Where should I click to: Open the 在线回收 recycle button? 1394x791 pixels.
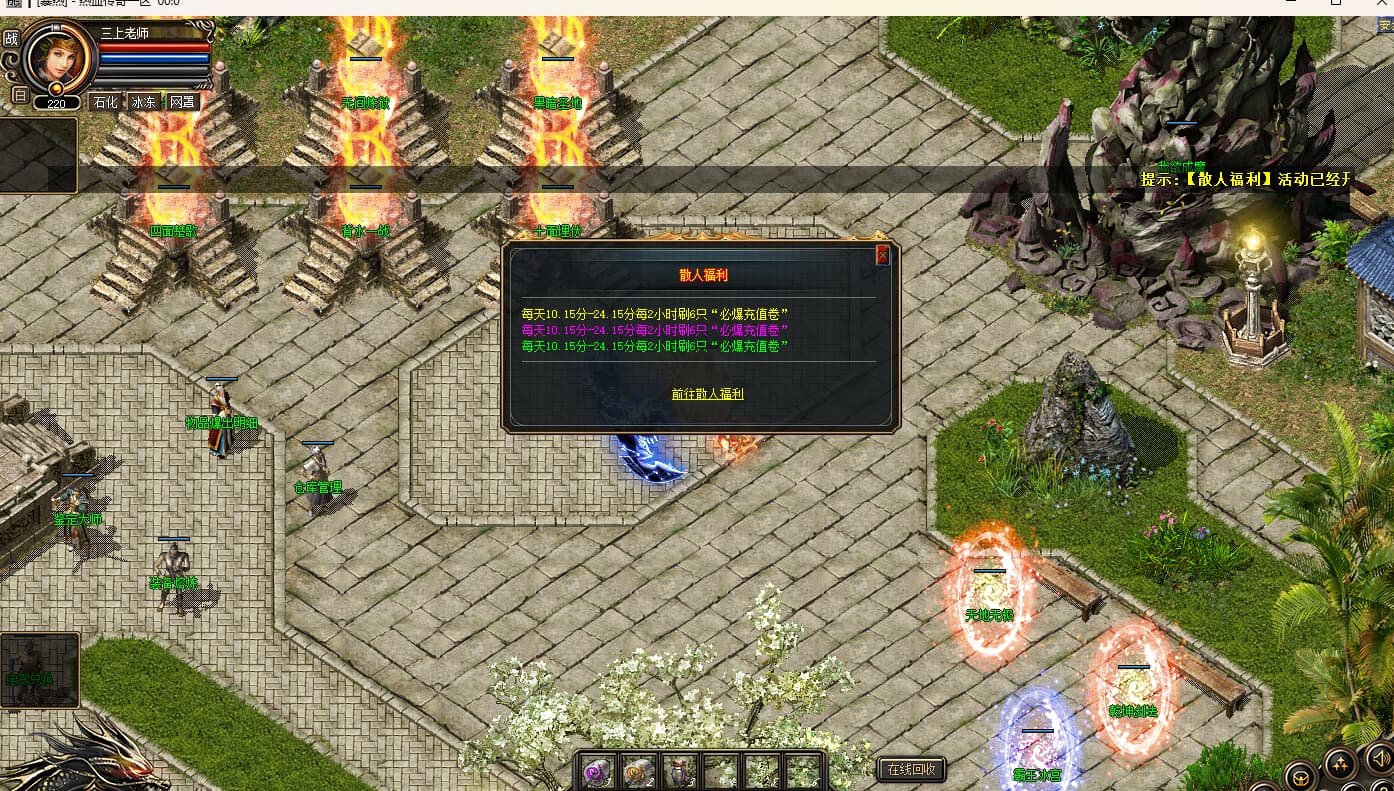click(x=911, y=769)
